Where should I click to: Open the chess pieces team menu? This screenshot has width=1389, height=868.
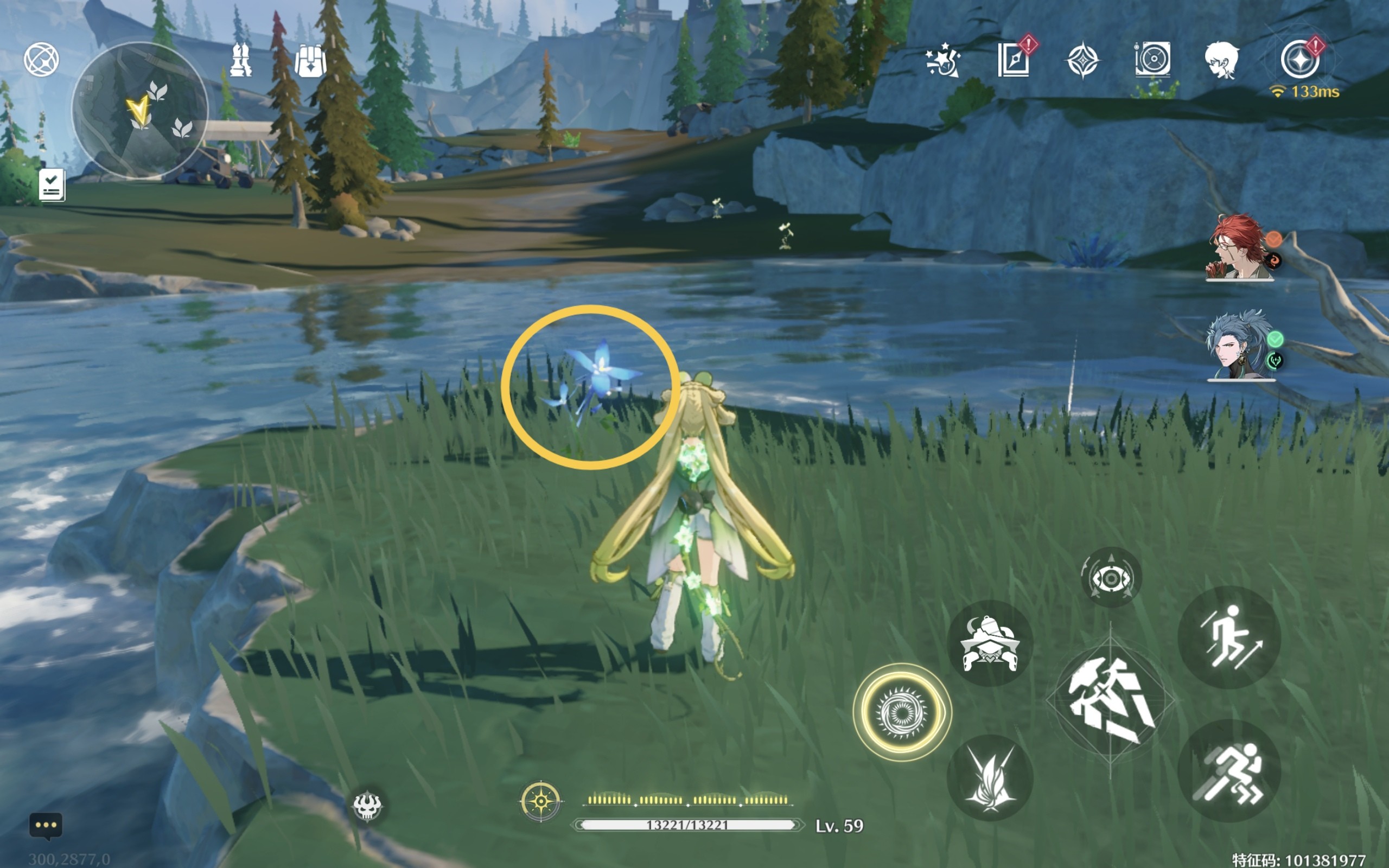tap(240, 60)
